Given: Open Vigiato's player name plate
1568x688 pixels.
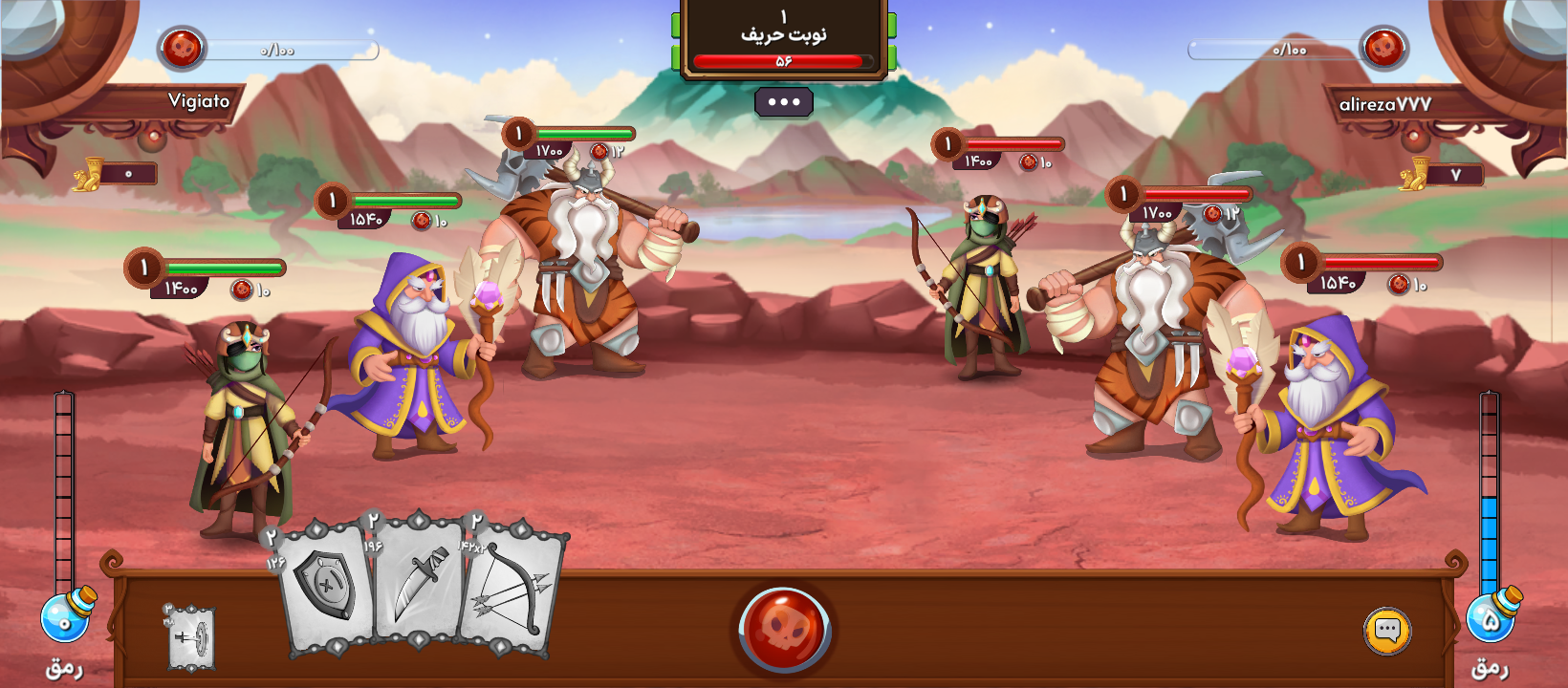Looking at the screenshot, I should [199, 101].
